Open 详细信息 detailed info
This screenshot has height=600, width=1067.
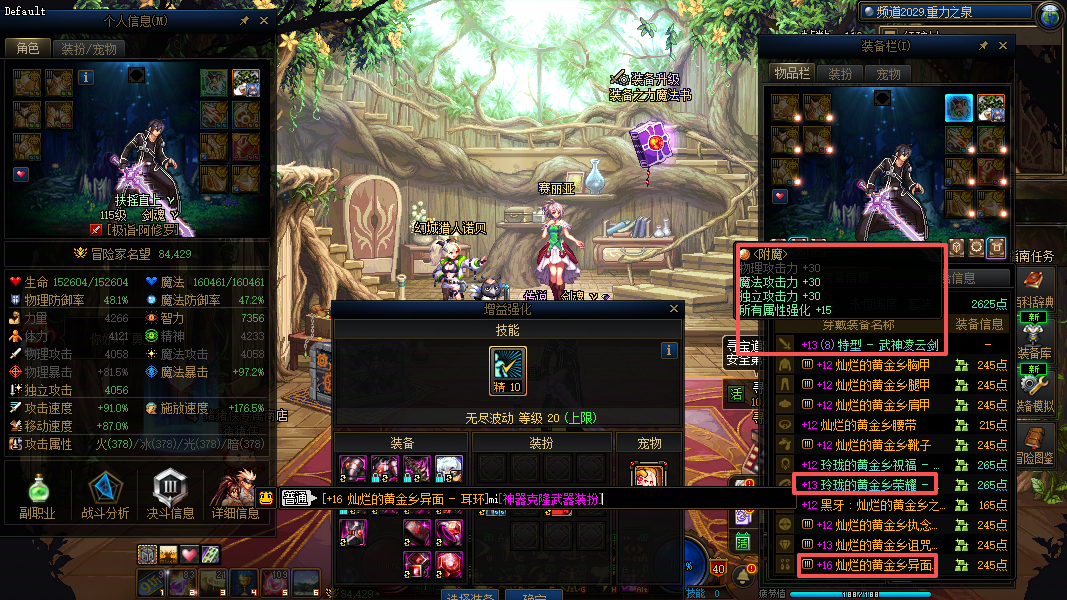coord(234,497)
